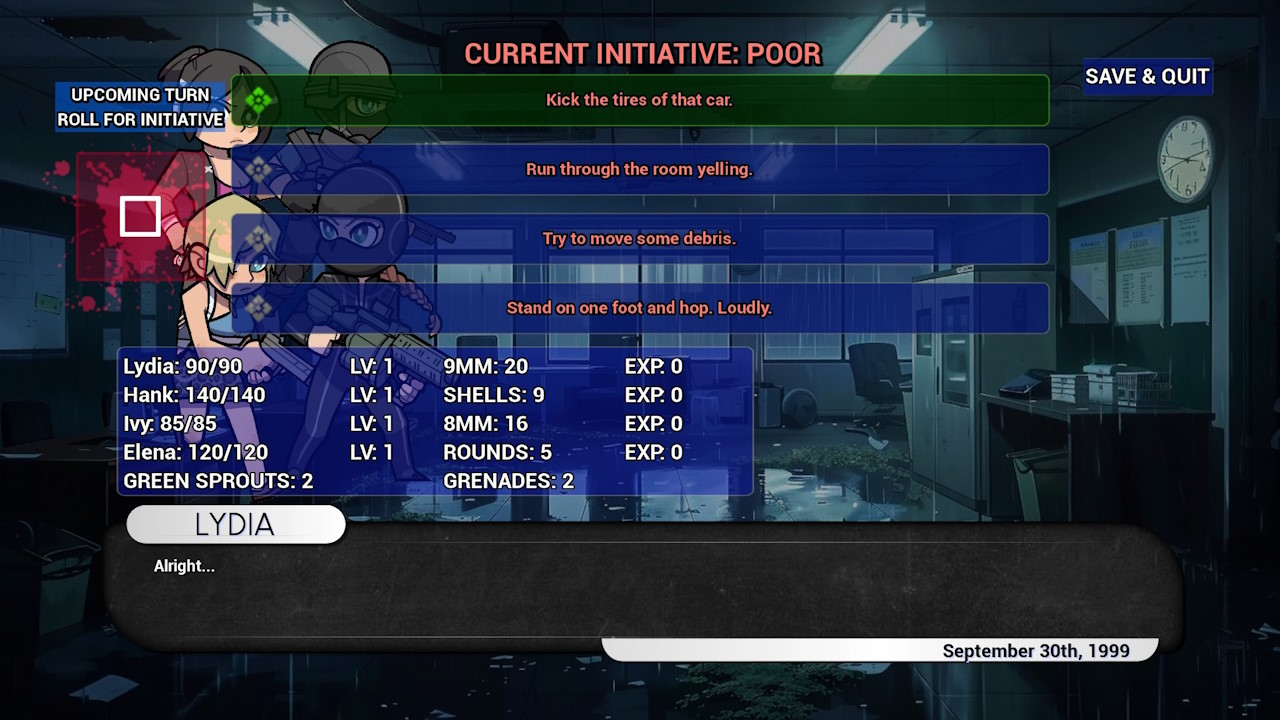Image resolution: width=1280 pixels, height=720 pixels.
Task: Click the September 30th, 1999 date label
Action: tap(1037, 650)
